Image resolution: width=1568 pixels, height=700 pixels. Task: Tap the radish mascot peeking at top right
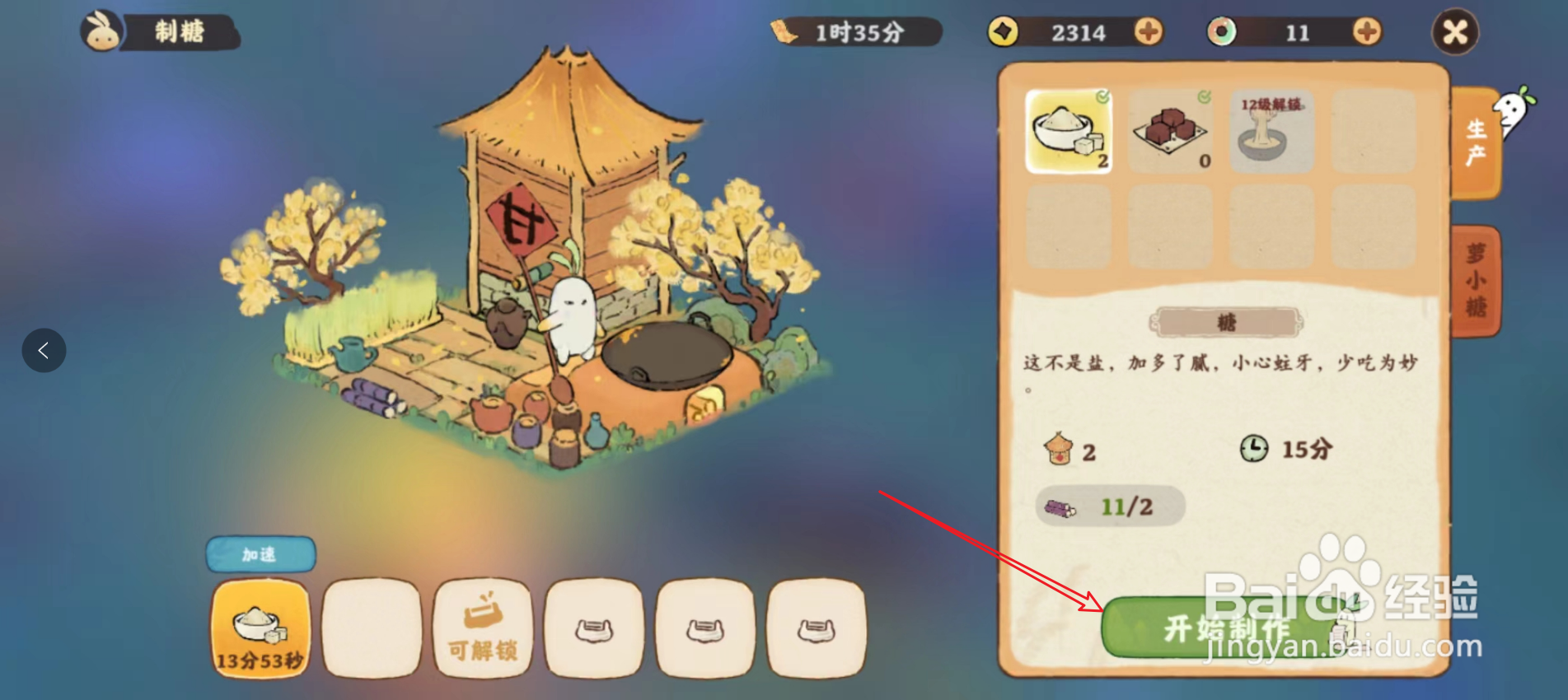point(1513,107)
